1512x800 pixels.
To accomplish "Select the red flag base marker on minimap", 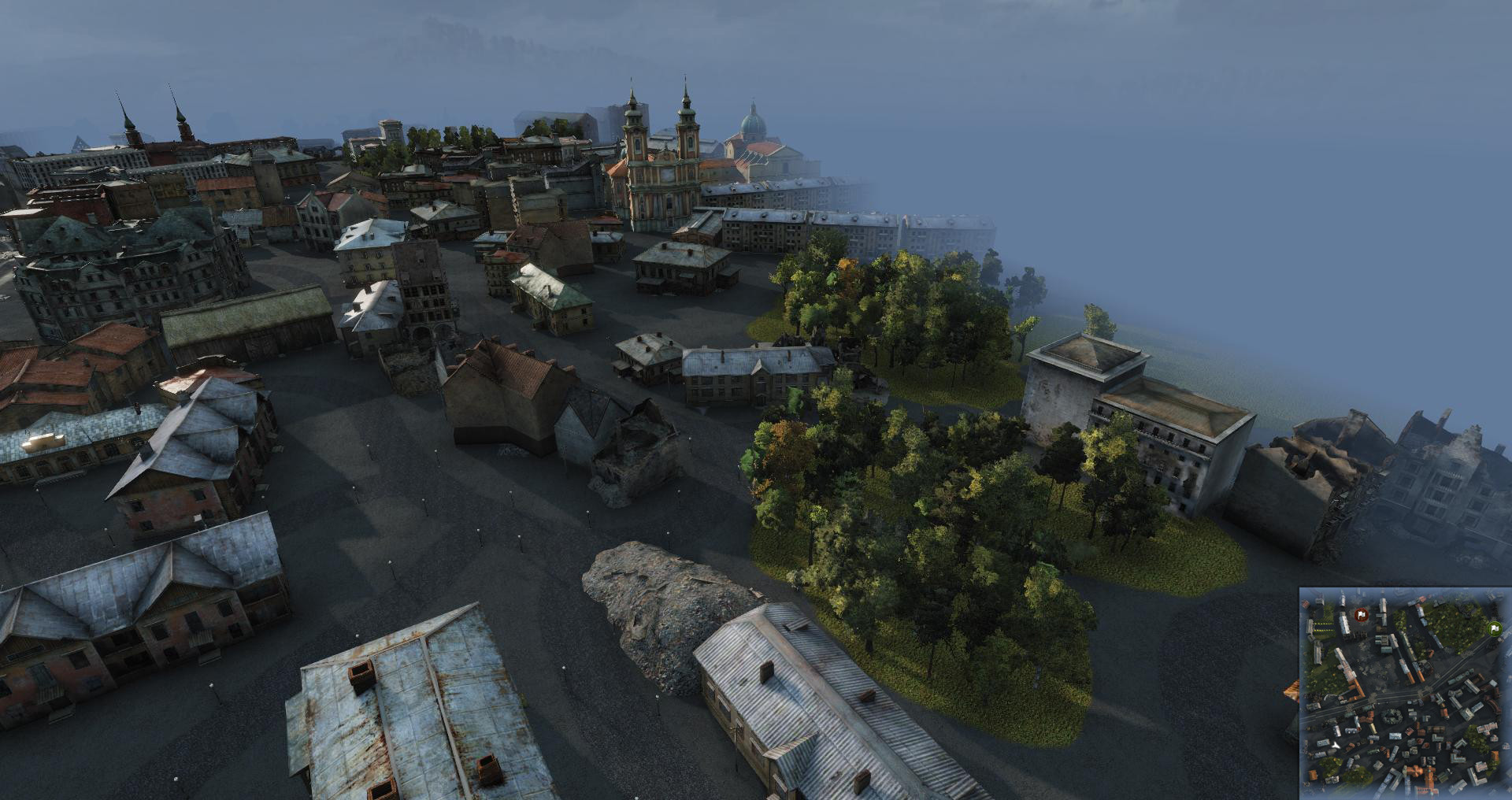I will click(x=1361, y=614).
